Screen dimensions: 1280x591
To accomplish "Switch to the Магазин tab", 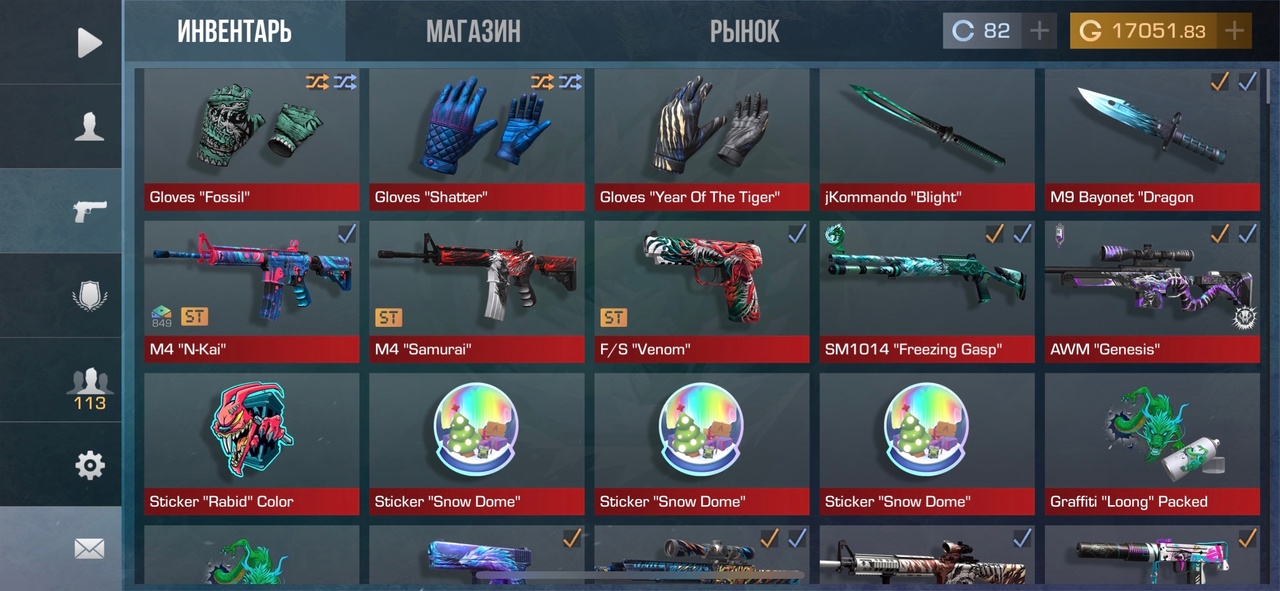I will click(x=473, y=32).
